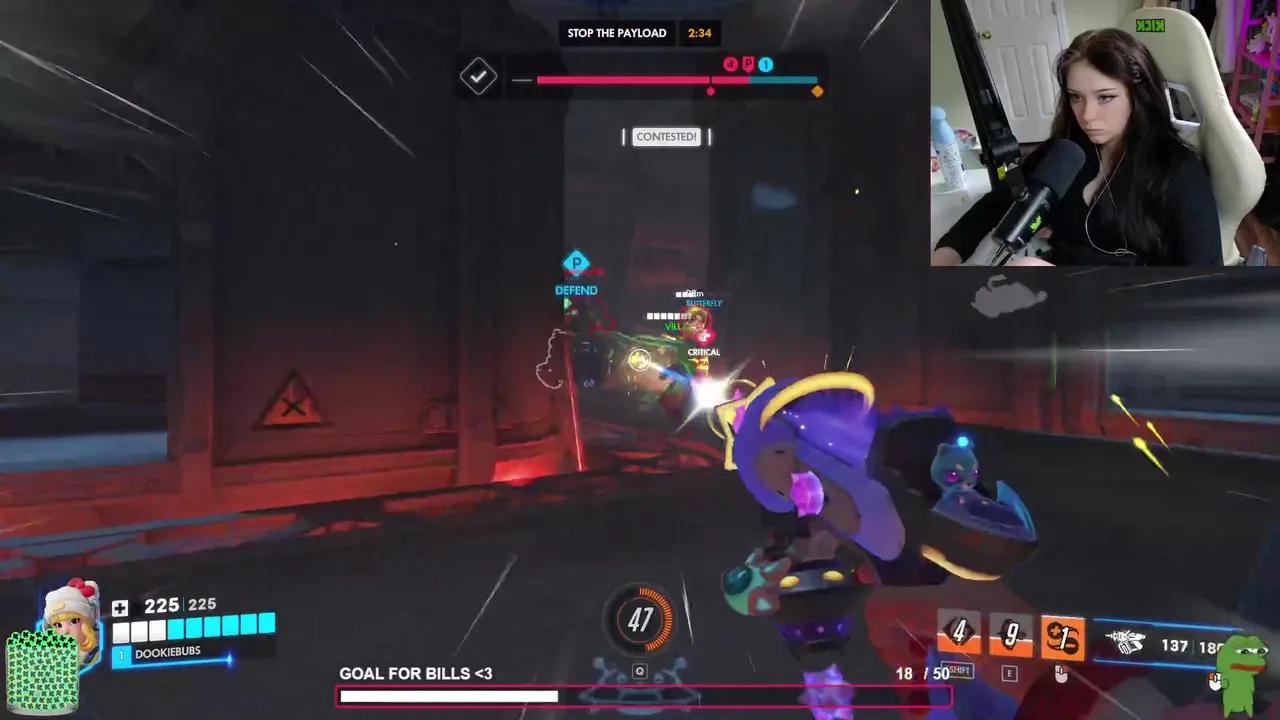Image resolution: width=1280 pixels, height=720 pixels.
Task: Toggle the red attacker count badge showing 4
Action: [731, 64]
